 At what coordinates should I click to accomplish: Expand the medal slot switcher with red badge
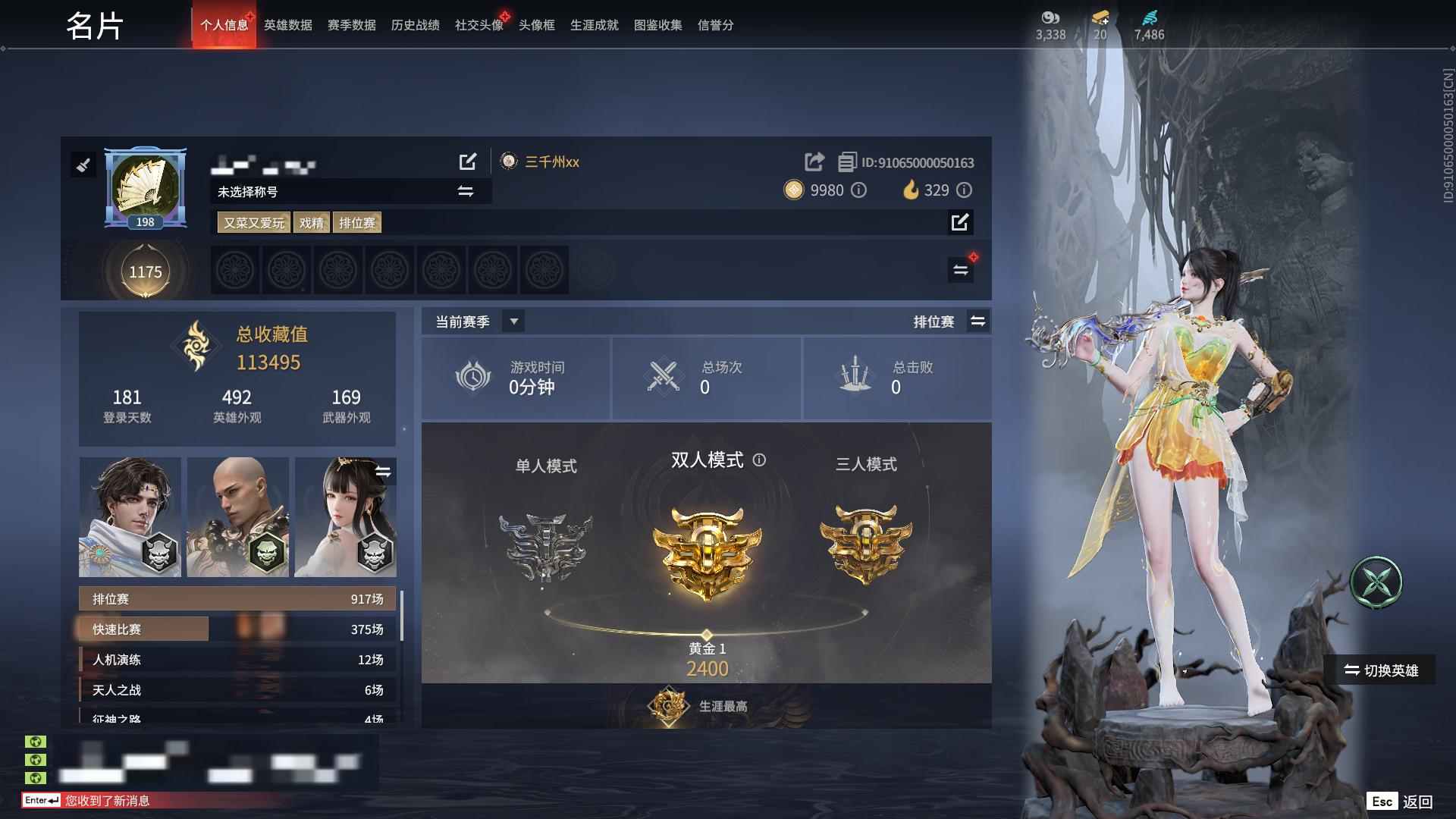pyautogui.click(x=960, y=268)
